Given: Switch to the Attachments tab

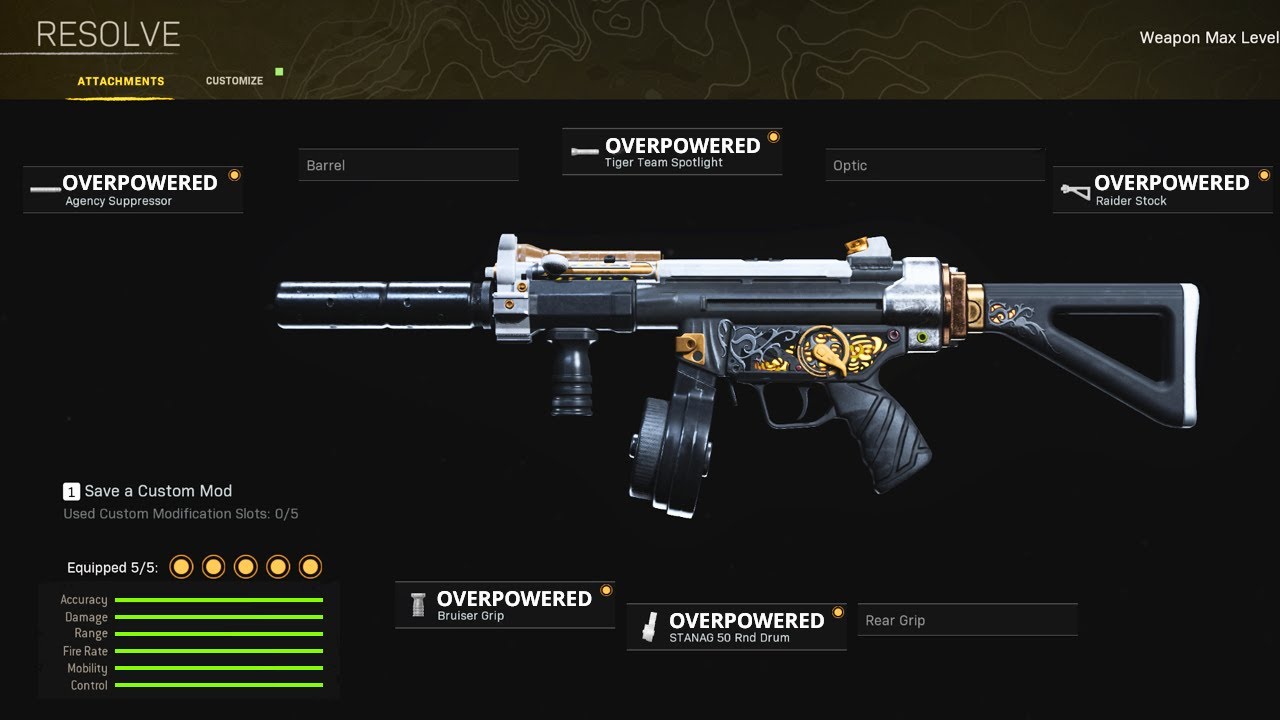Looking at the screenshot, I should [121, 81].
